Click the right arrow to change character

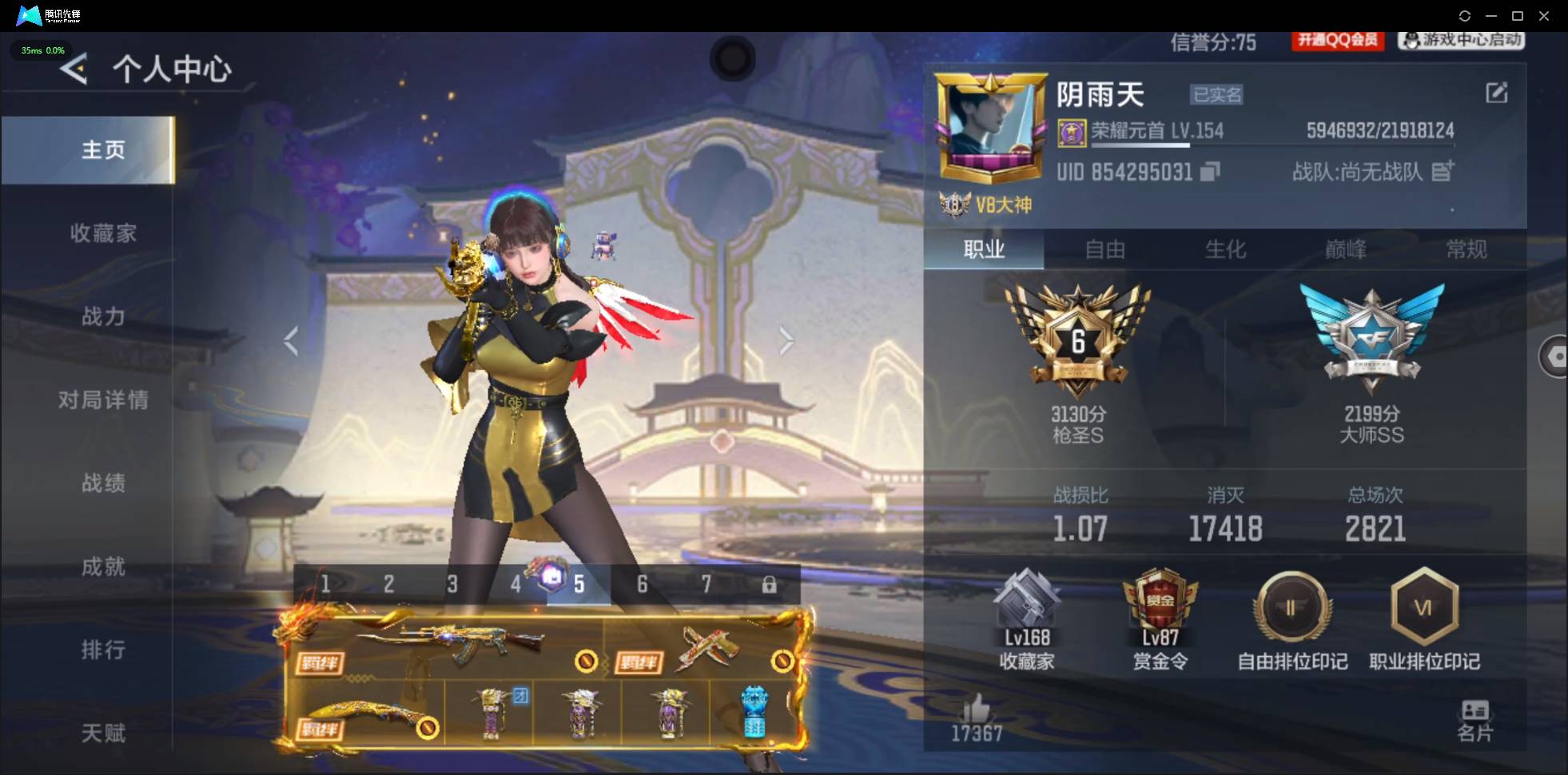[787, 340]
